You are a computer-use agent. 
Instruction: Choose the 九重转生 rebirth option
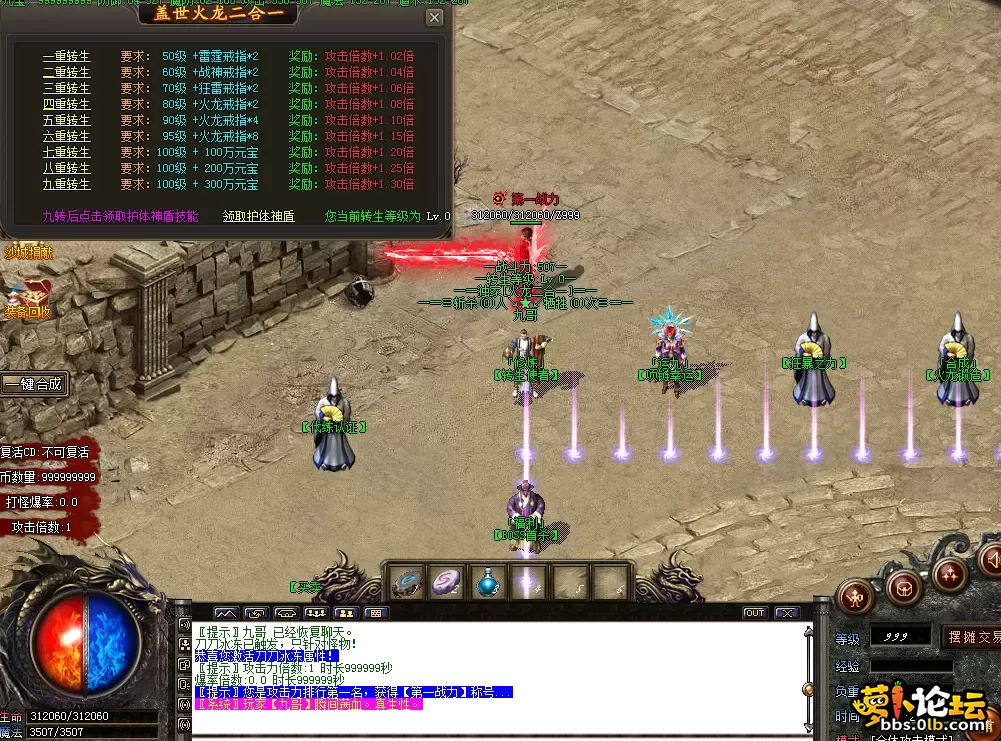(x=66, y=185)
